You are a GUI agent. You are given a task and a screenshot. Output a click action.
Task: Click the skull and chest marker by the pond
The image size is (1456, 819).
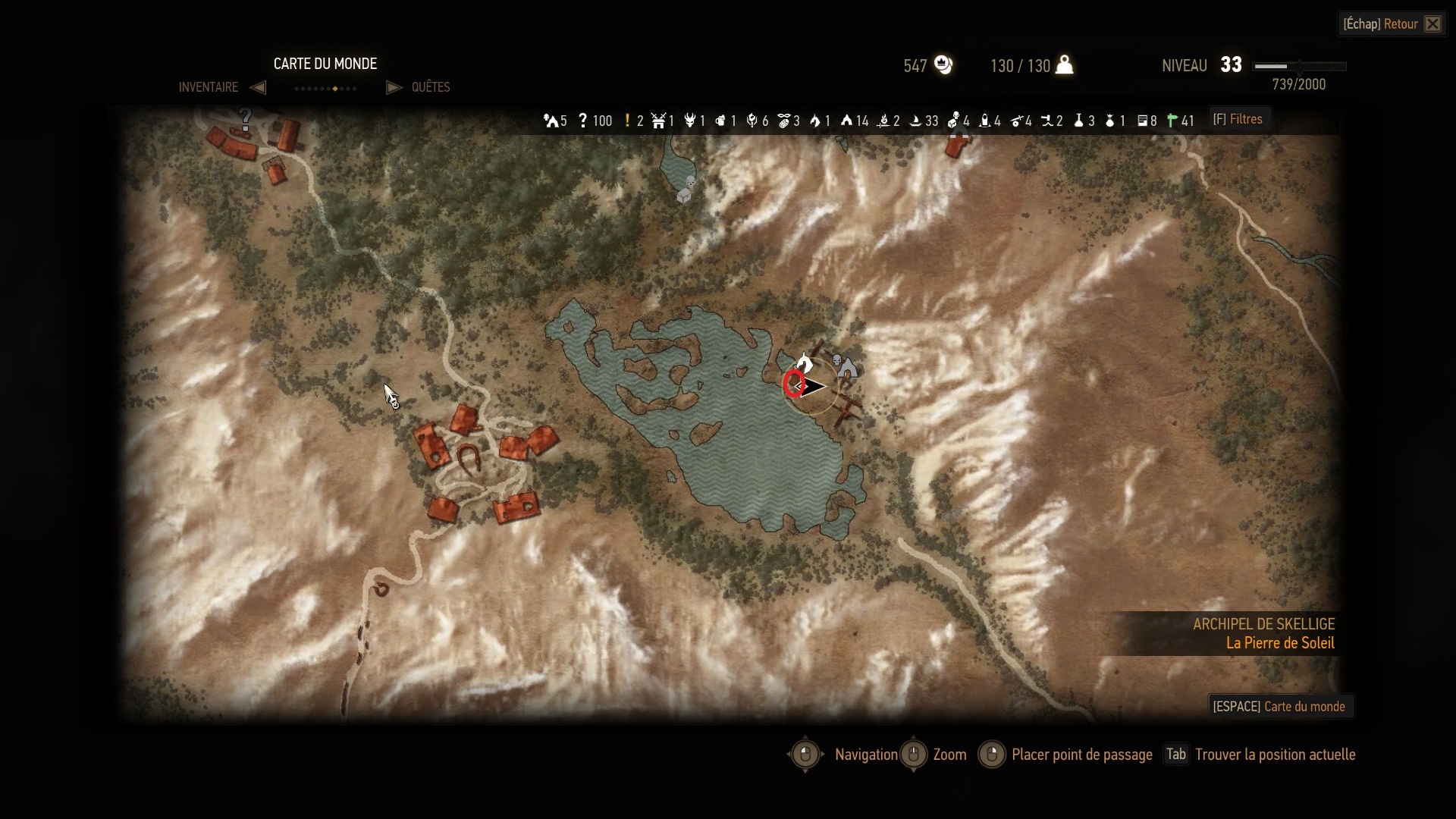[687, 190]
